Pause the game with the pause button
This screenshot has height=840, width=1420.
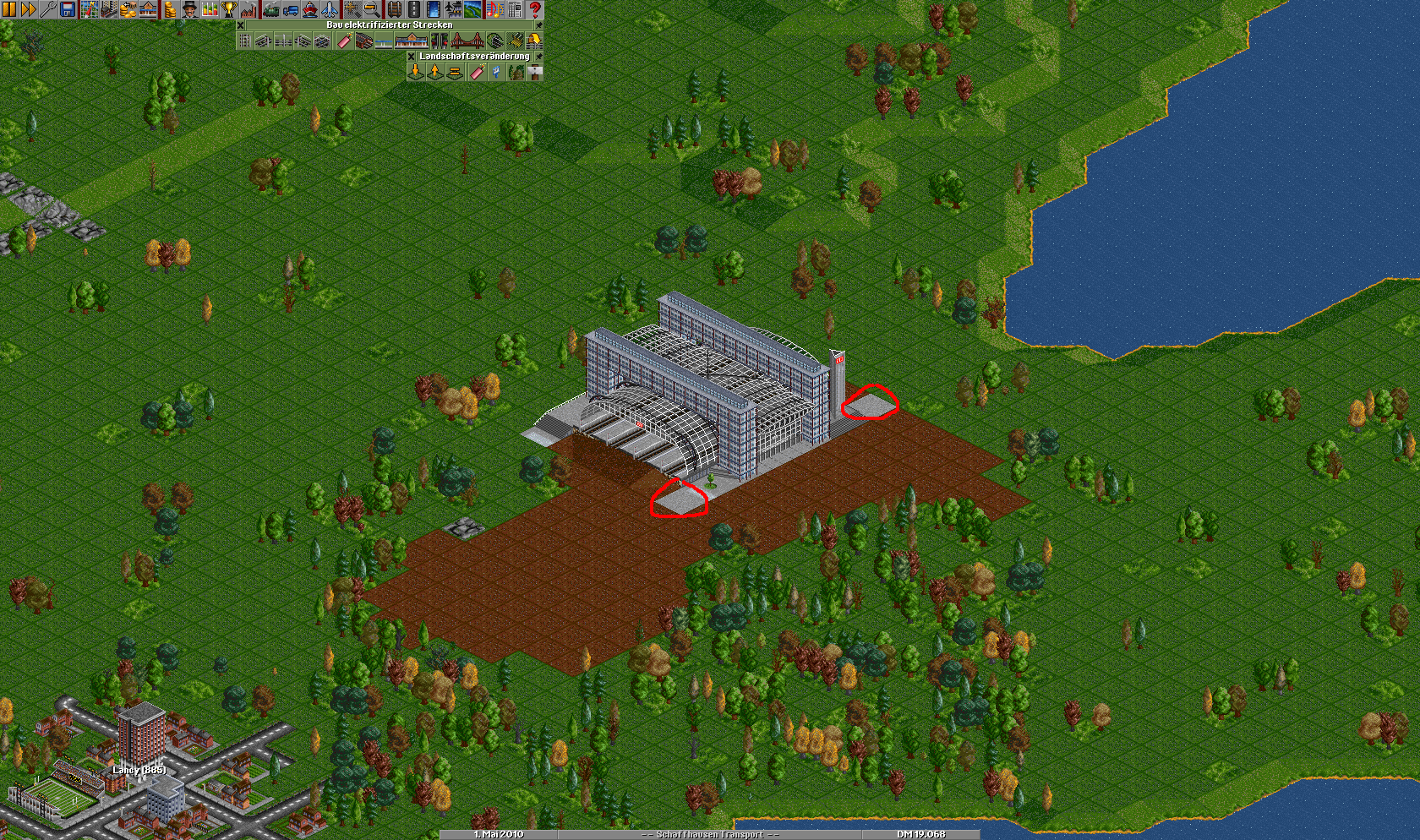(8, 9)
